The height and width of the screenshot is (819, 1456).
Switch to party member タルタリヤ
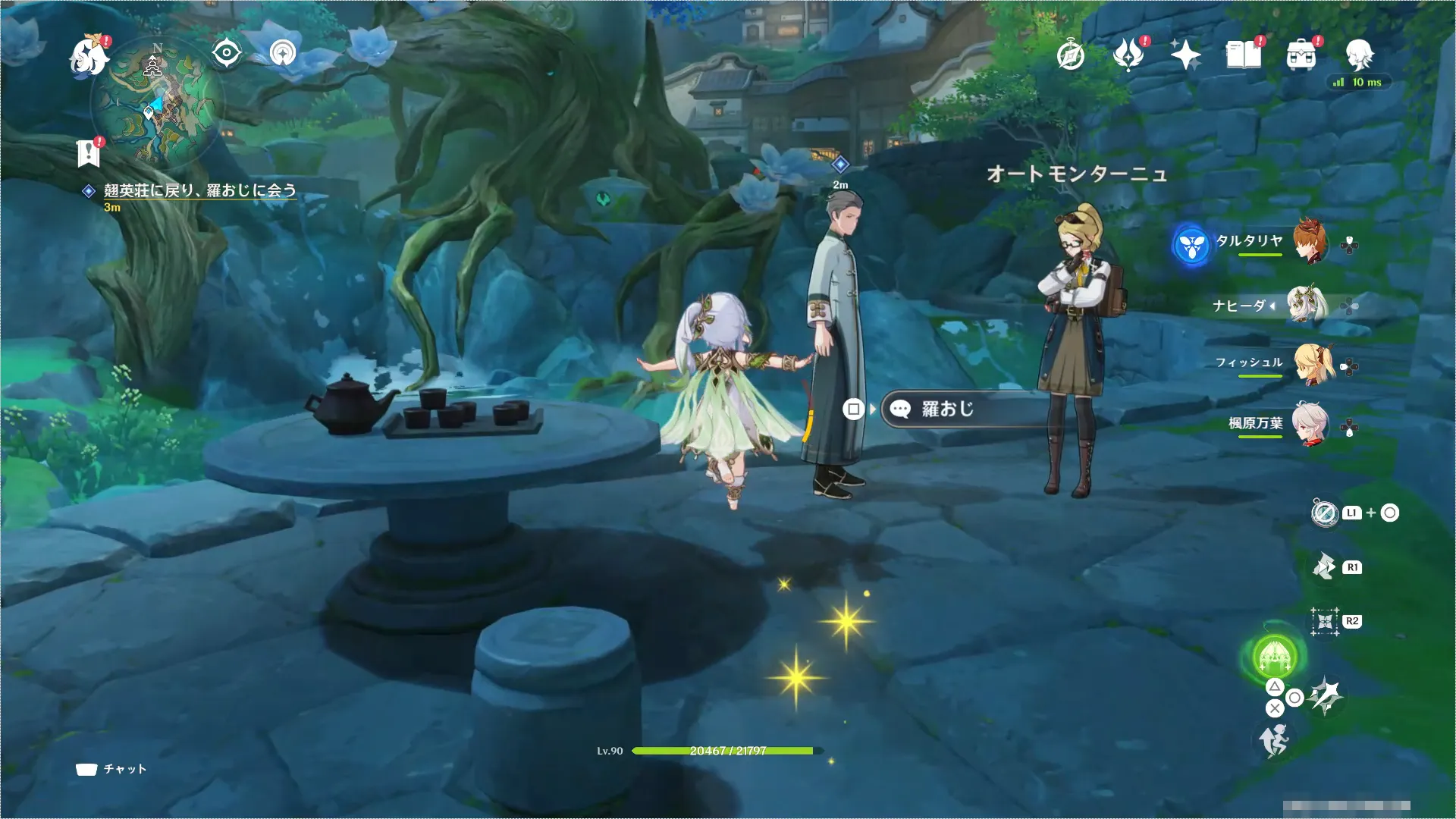[x=1310, y=242]
